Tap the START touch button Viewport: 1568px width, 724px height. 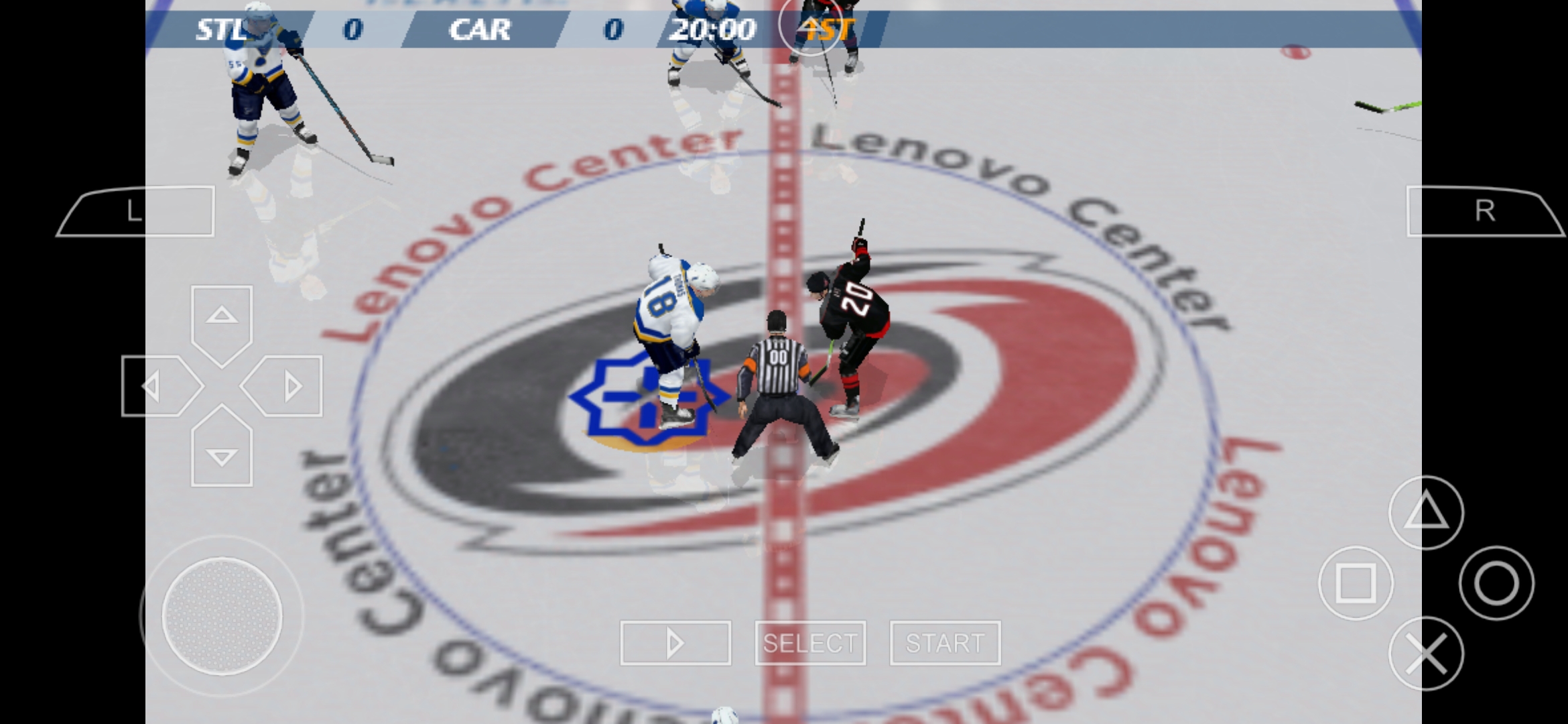[x=945, y=643]
